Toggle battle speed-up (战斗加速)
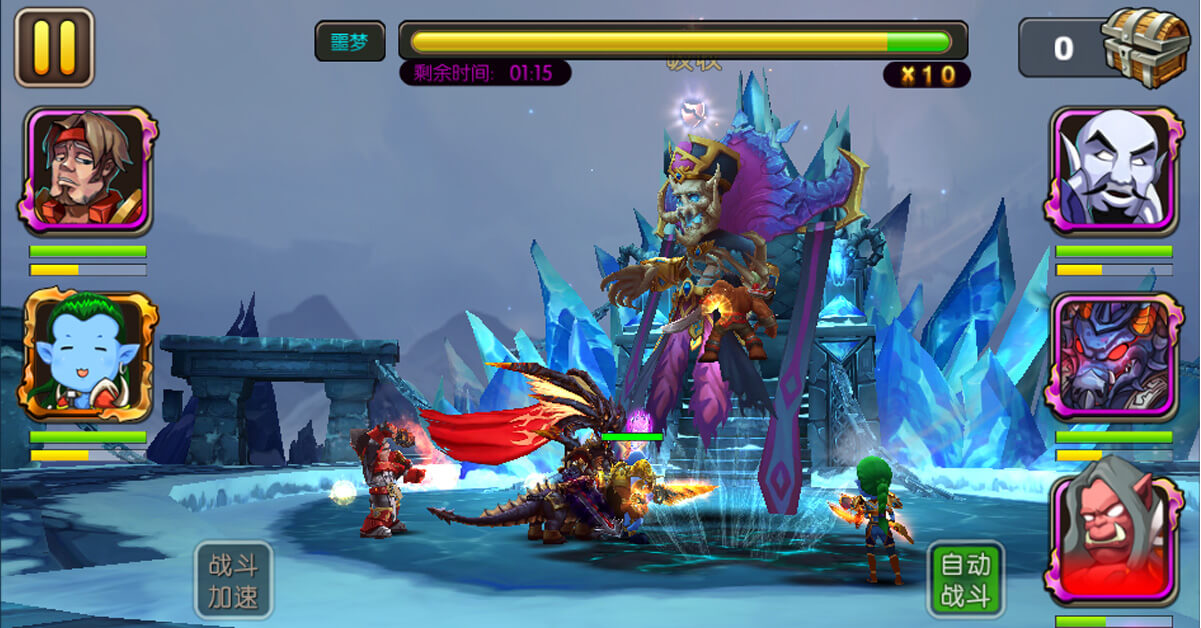 pos(233,581)
